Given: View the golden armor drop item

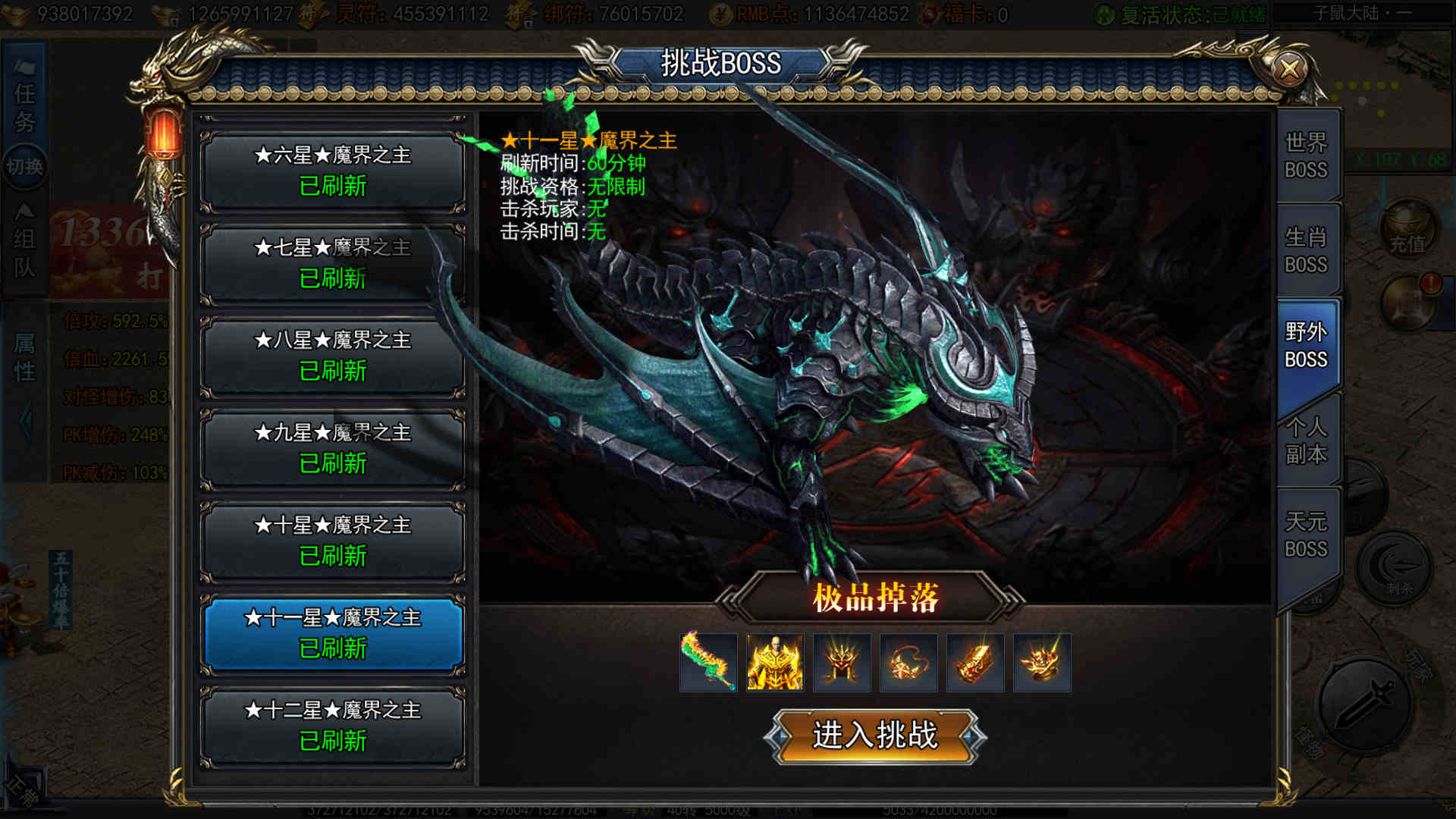Looking at the screenshot, I should pyautogui.click(x=775, y=663).
